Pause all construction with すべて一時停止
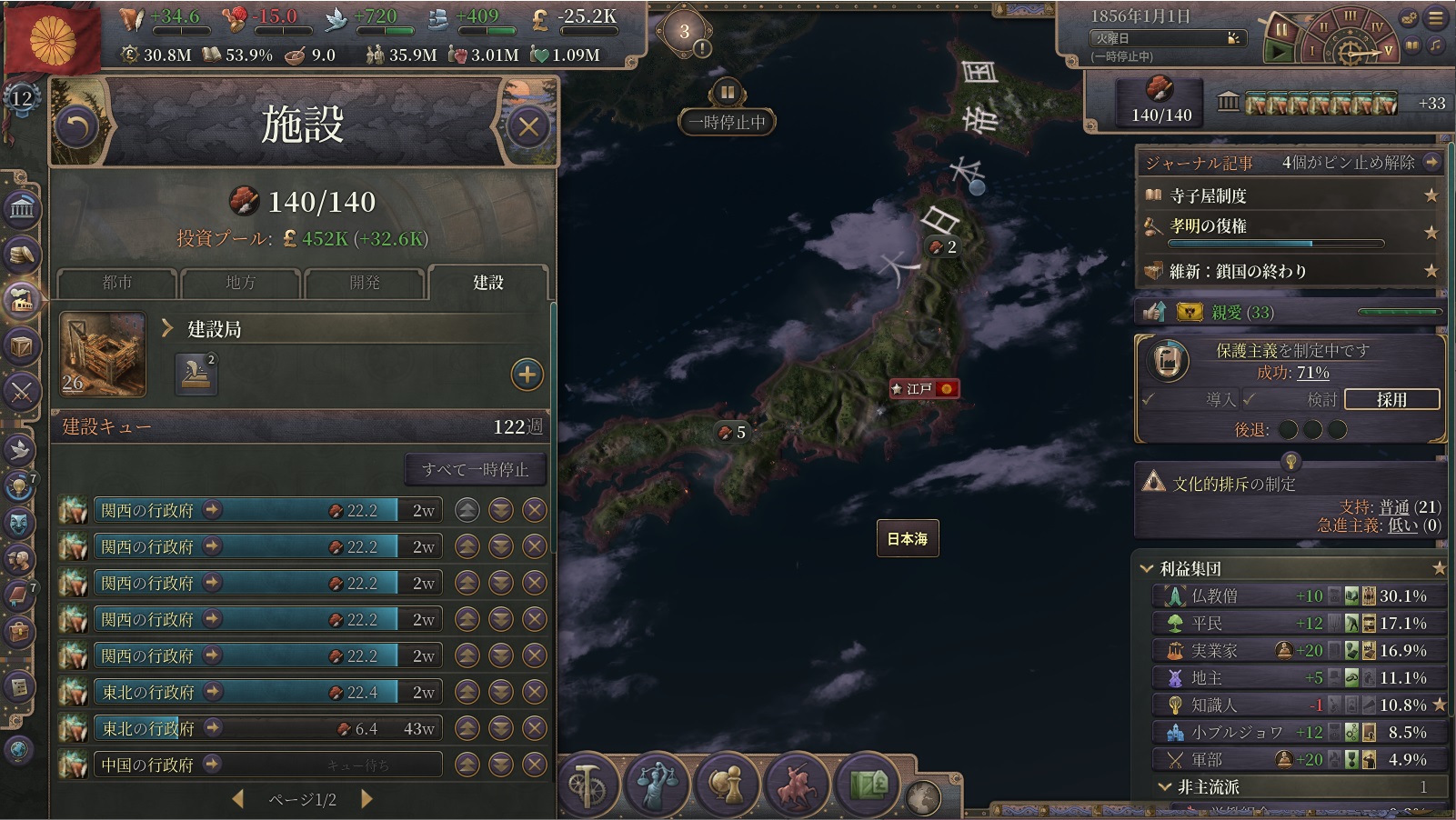 [x=475, y=470]
